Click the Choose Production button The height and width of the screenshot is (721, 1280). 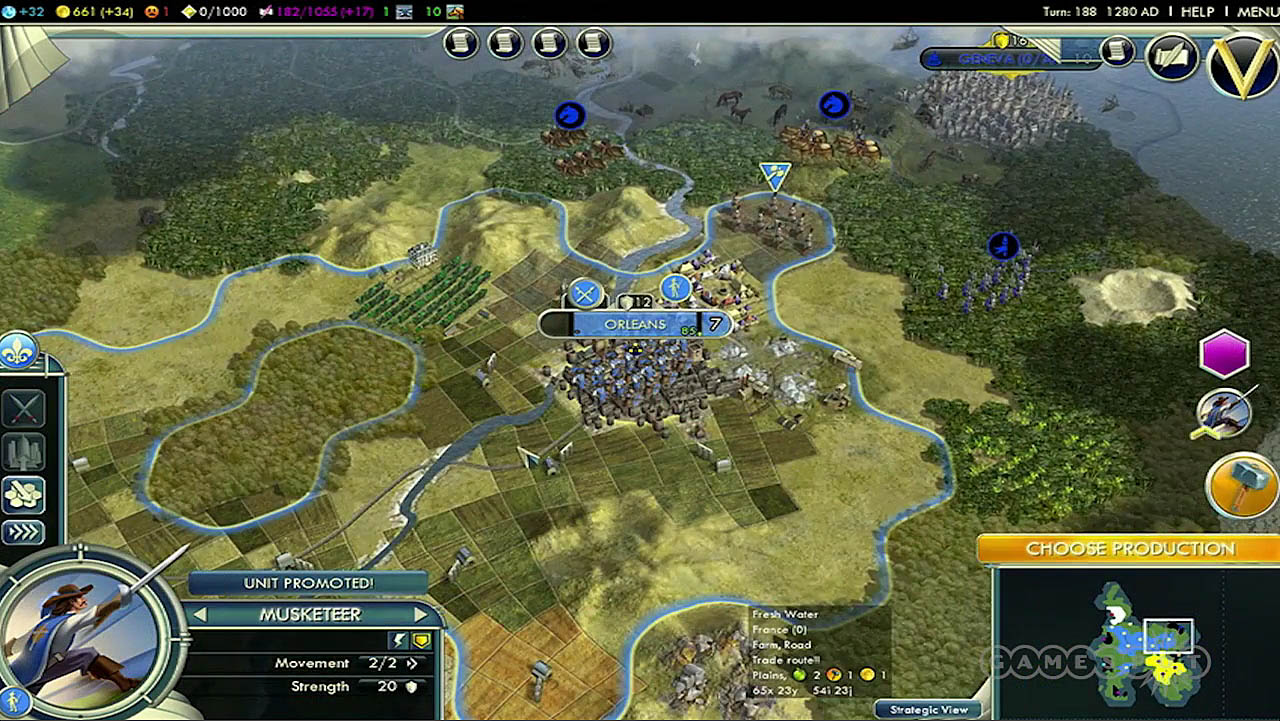(1130, 549)
